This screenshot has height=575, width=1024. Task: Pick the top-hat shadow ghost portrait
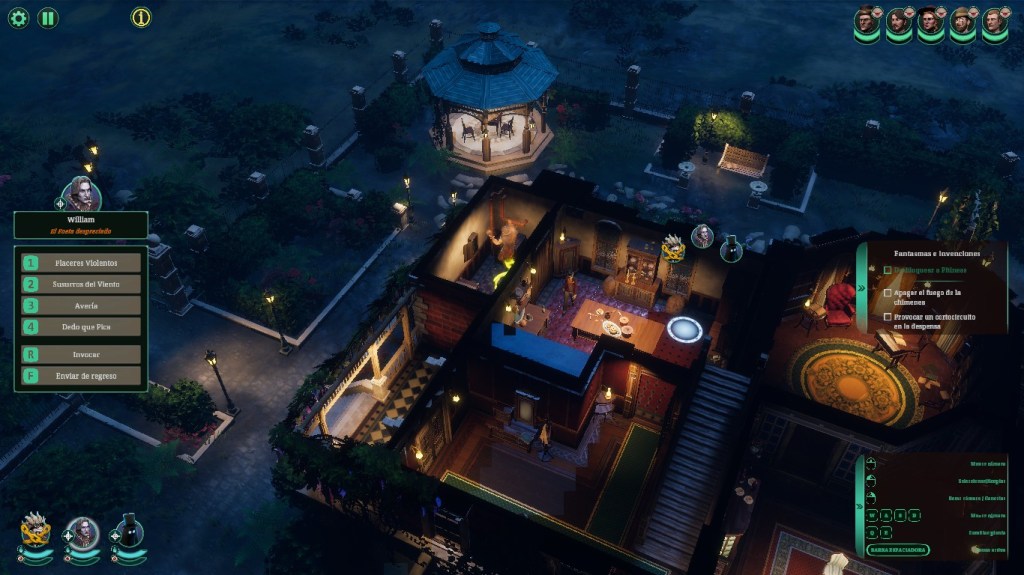(128, 532)
